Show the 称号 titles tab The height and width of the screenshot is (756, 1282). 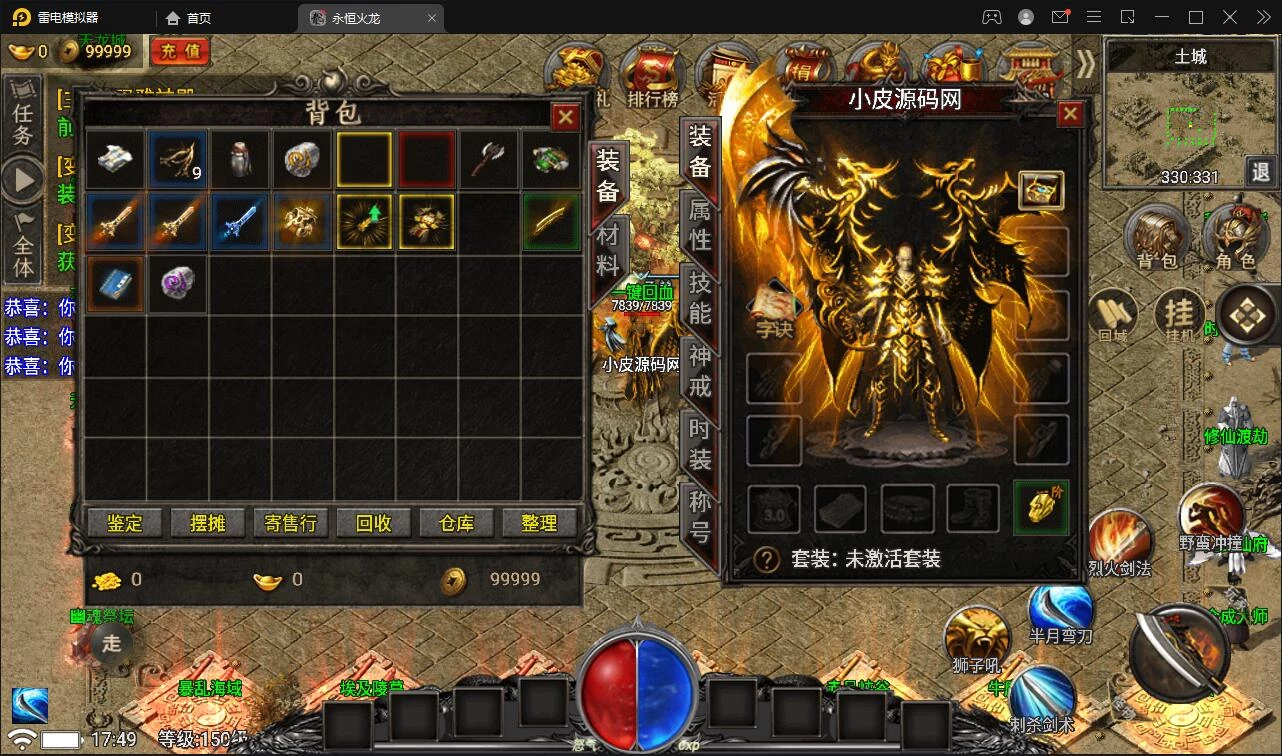[x=700, y=516]
